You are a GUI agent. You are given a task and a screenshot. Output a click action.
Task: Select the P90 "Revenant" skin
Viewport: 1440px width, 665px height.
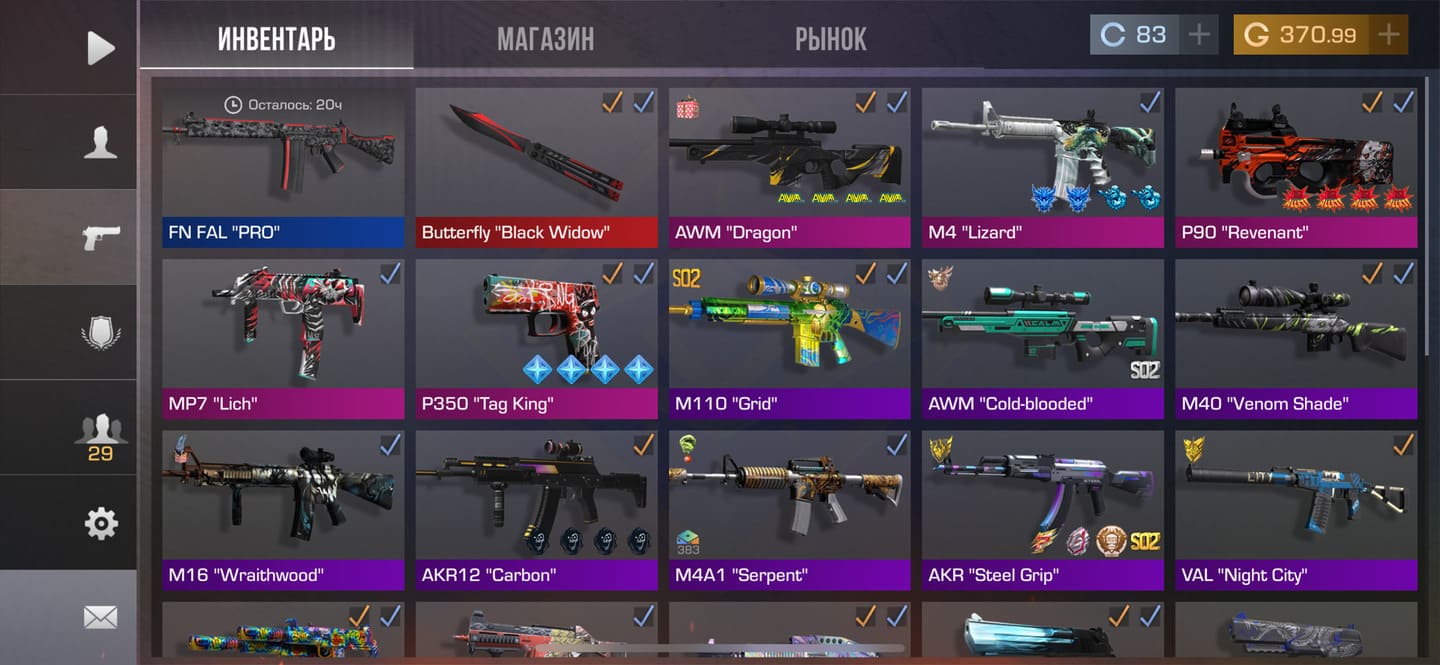[x=1296, y=165]
